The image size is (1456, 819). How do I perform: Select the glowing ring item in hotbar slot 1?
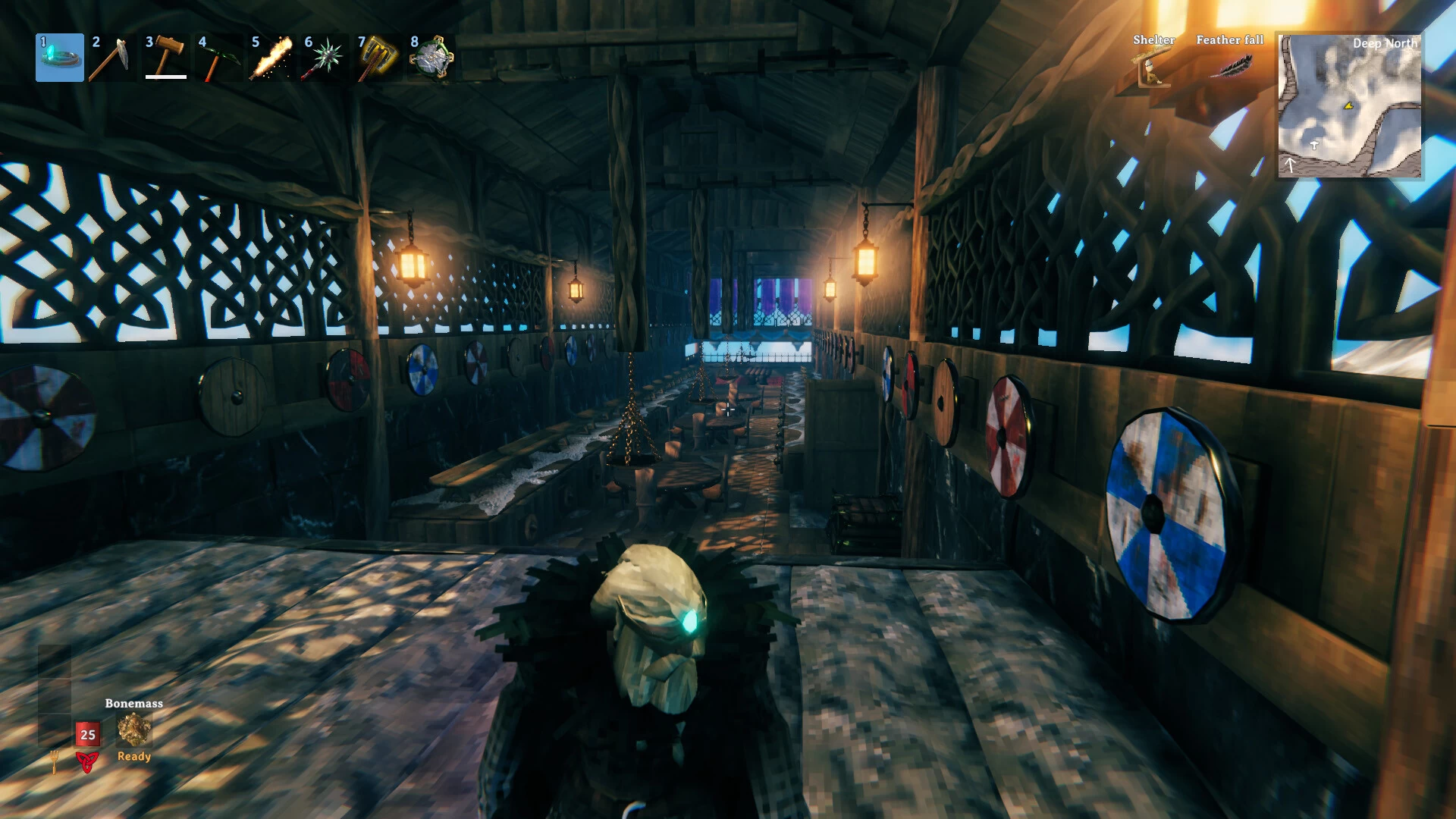coord(60,58)
